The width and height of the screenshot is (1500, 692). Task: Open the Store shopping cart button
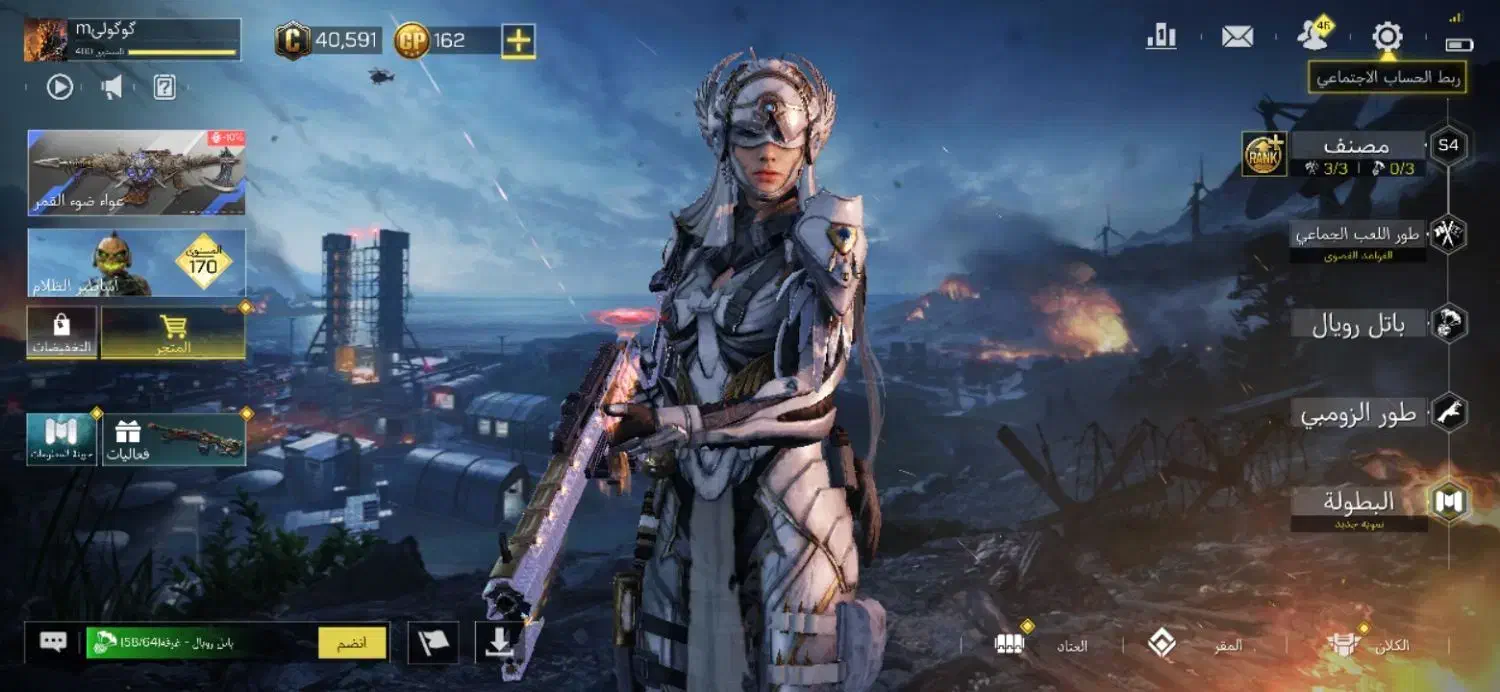[x=173, y=332]
